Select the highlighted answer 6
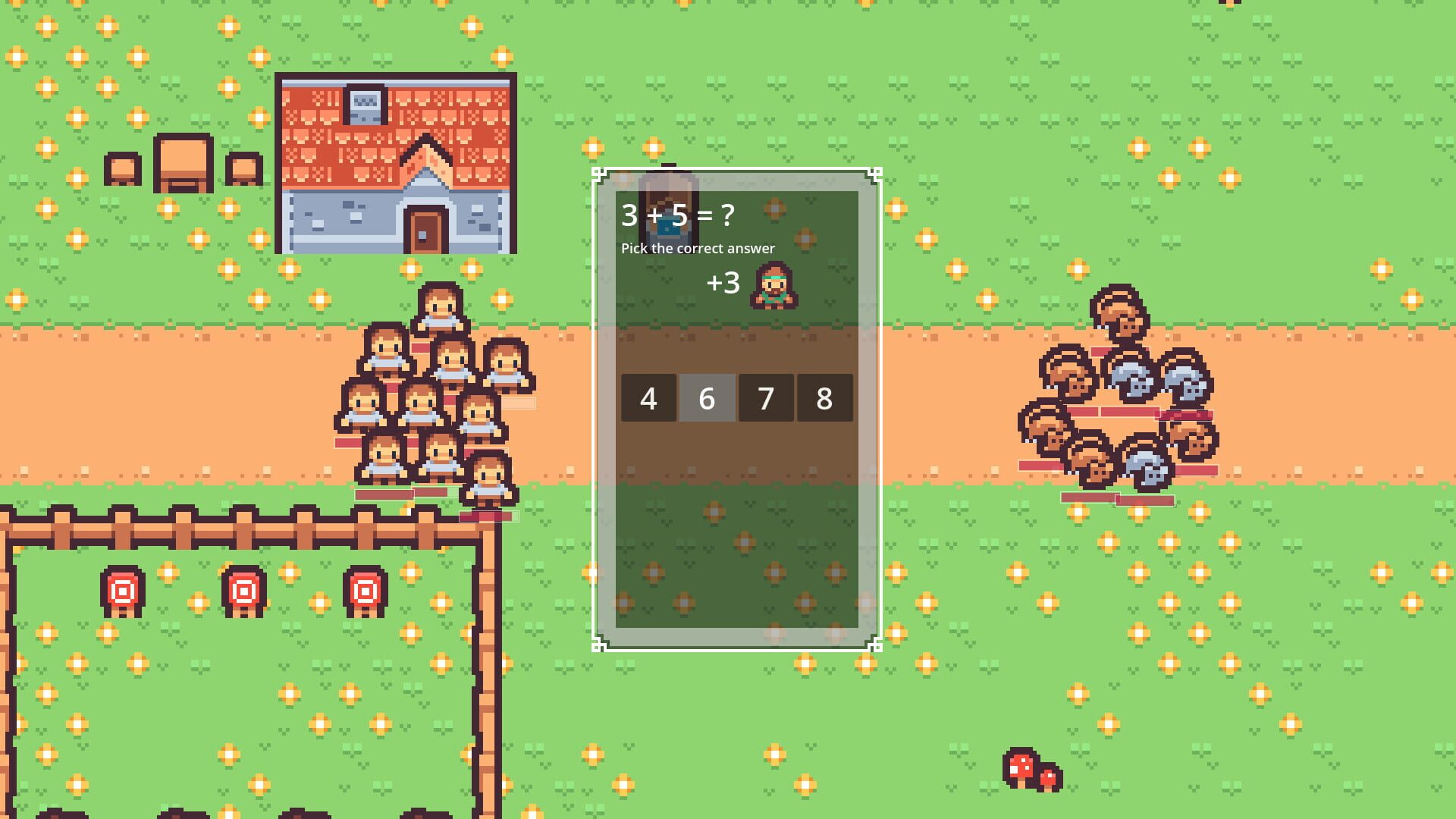 click(x=707, y=398)
